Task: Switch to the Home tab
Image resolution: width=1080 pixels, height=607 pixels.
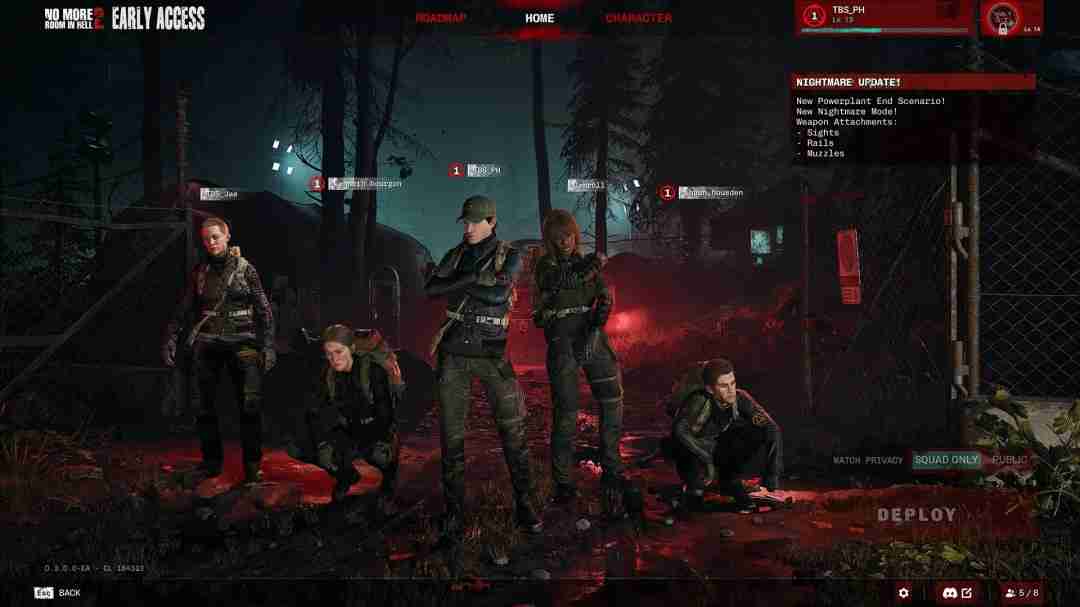Action: [x=539, y=18]
